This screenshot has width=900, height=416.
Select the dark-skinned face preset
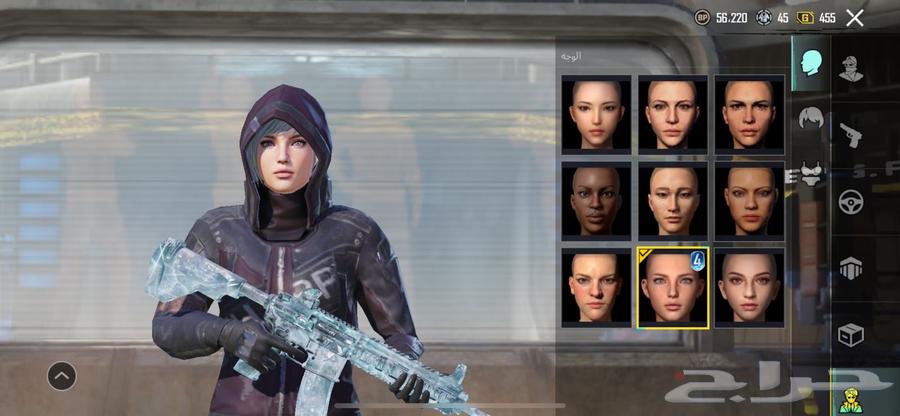pyautogui.click(x=596, y=200)
